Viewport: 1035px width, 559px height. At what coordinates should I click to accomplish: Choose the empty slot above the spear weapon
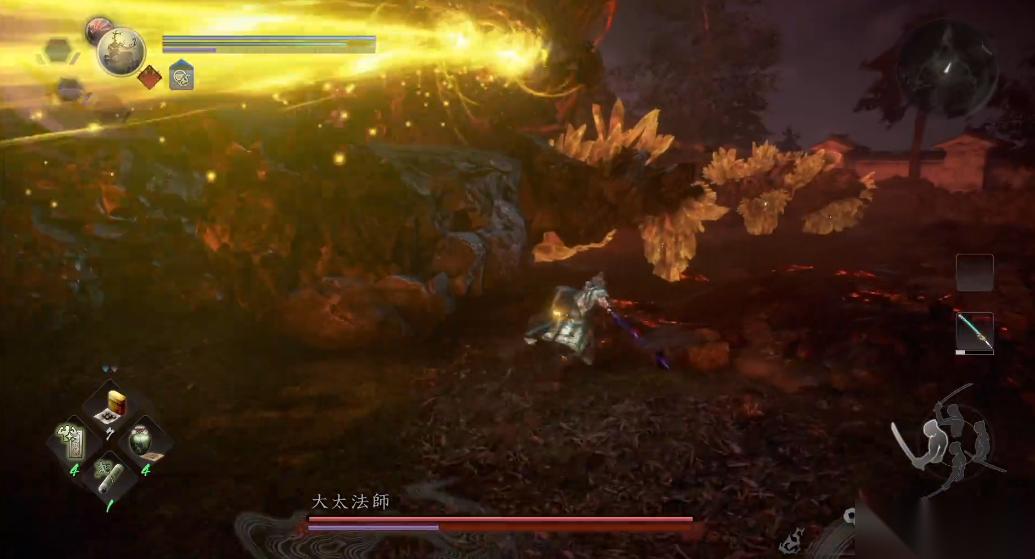[x=974, y=272]
